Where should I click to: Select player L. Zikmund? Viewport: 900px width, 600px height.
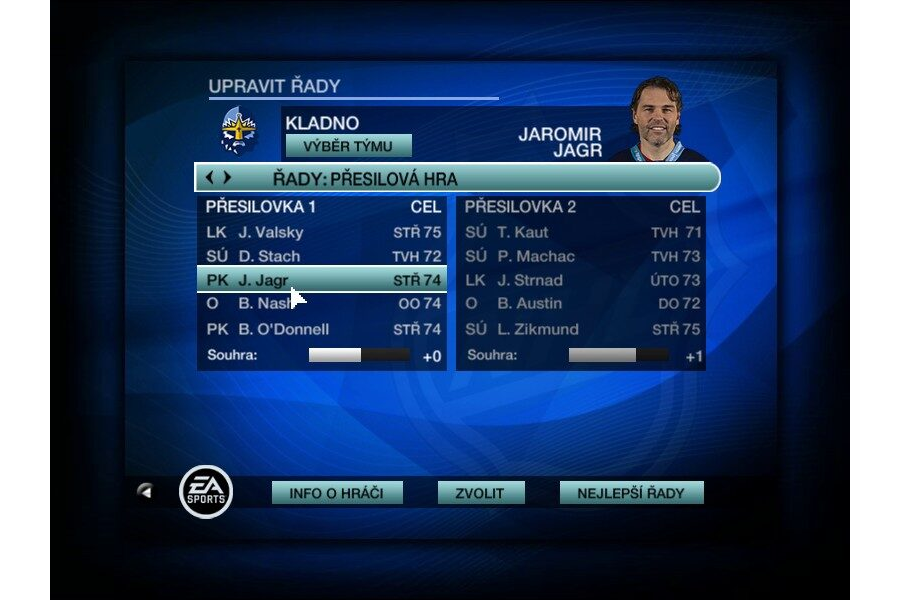pyautogui.click(x=581, y=329)
